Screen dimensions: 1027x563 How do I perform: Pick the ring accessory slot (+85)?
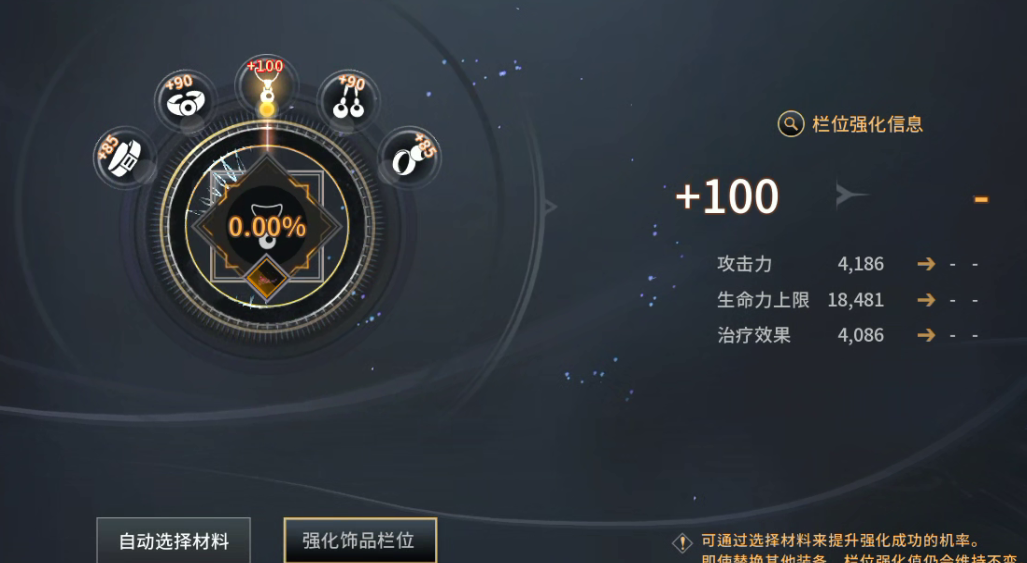click(409, 158)
